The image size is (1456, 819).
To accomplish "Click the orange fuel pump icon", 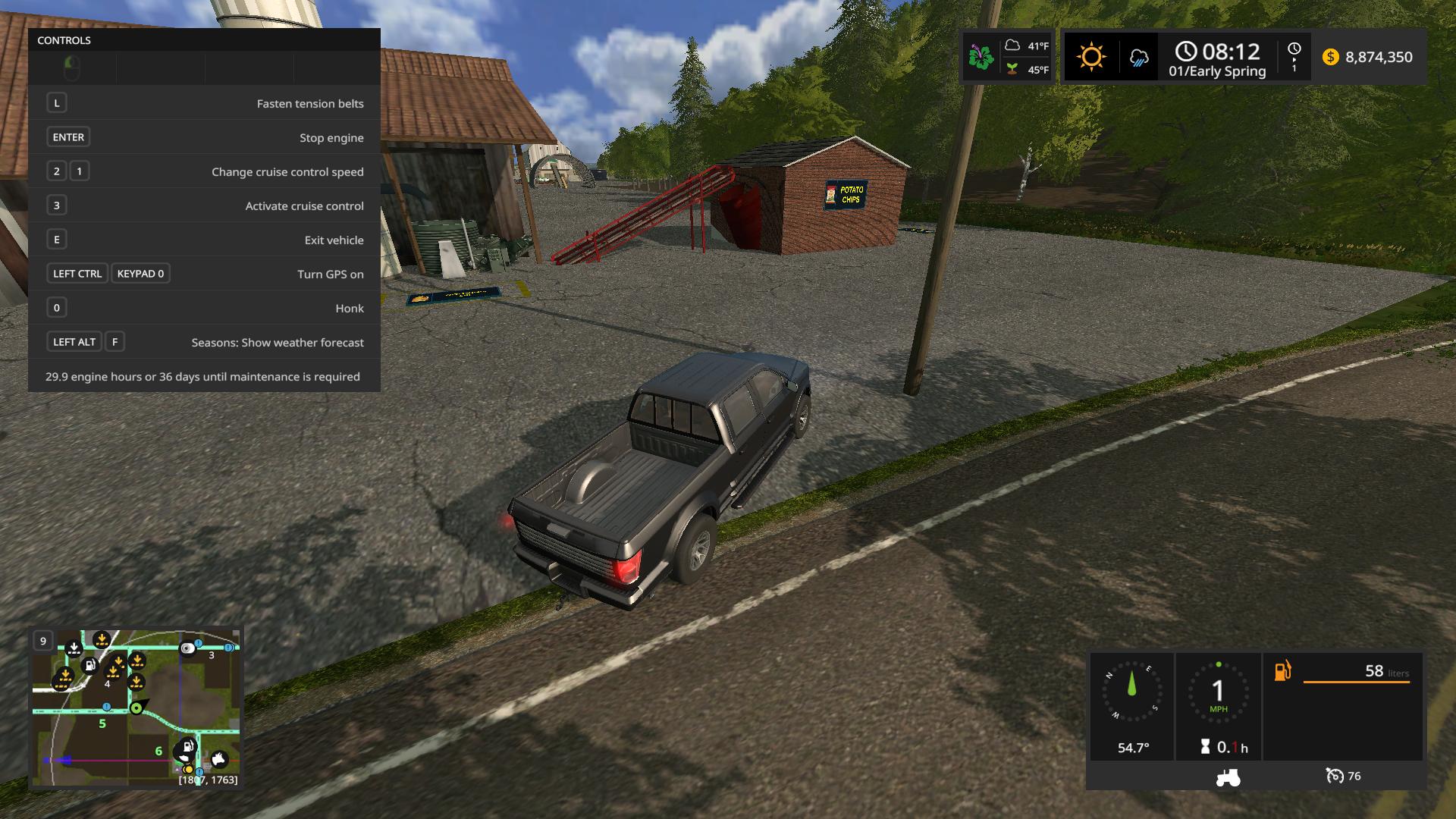I will pos(1282,671).
